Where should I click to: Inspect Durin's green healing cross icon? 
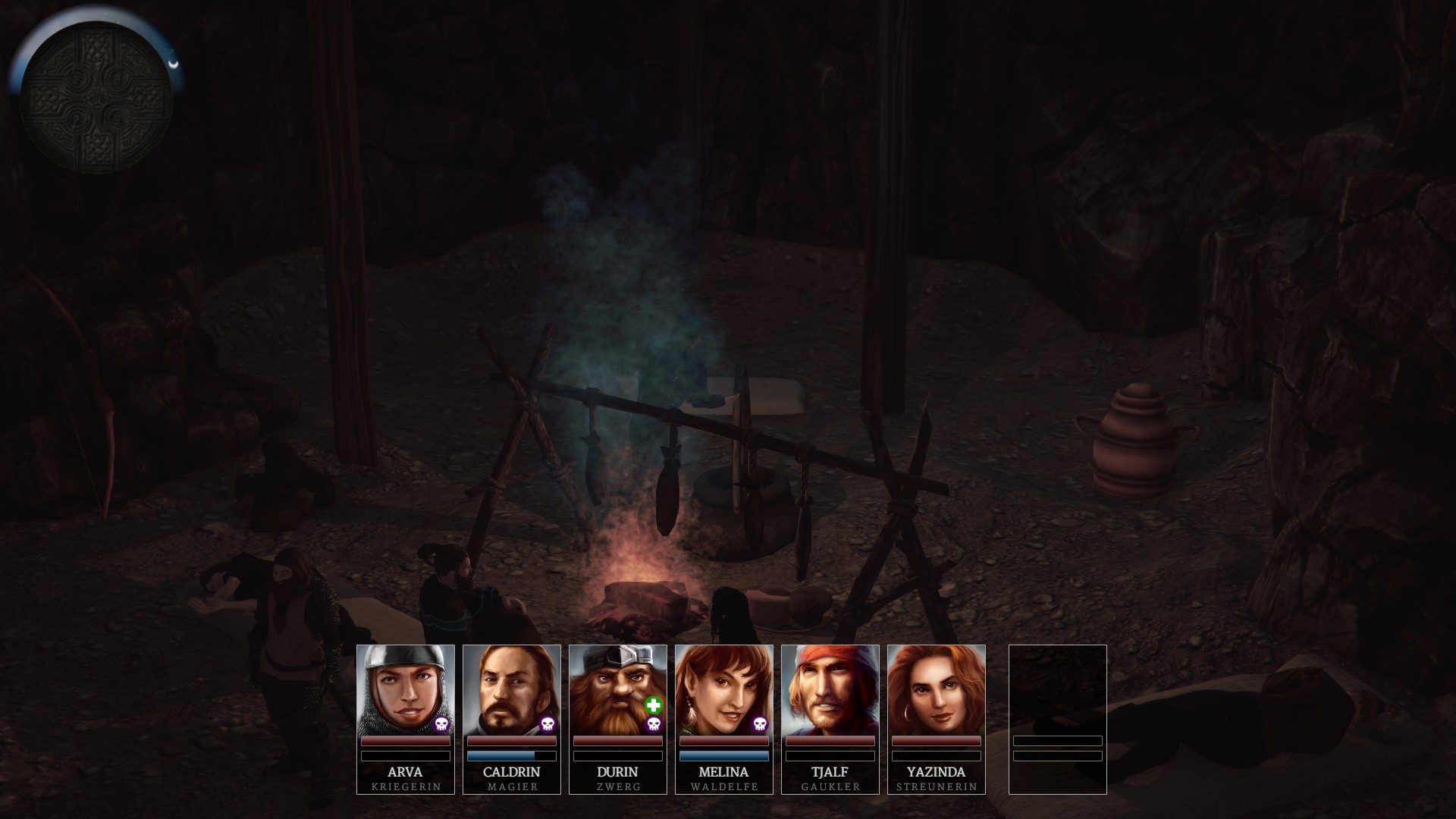pyautogui.click(x=653, y=706)
